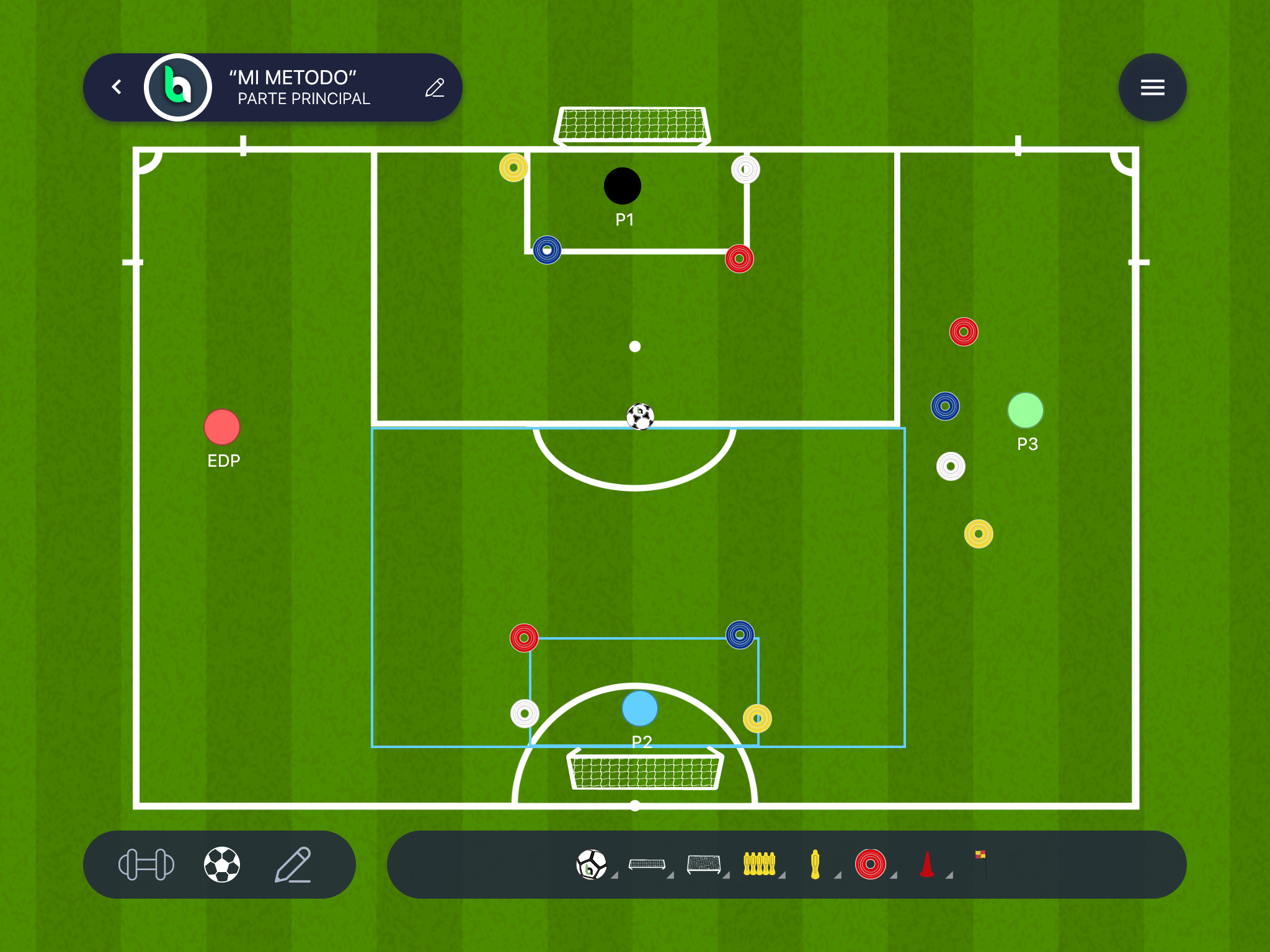Open the hamburger menu
Image resolution: width=1270 pixels, height=952 pixels.
click(1152, 87)
